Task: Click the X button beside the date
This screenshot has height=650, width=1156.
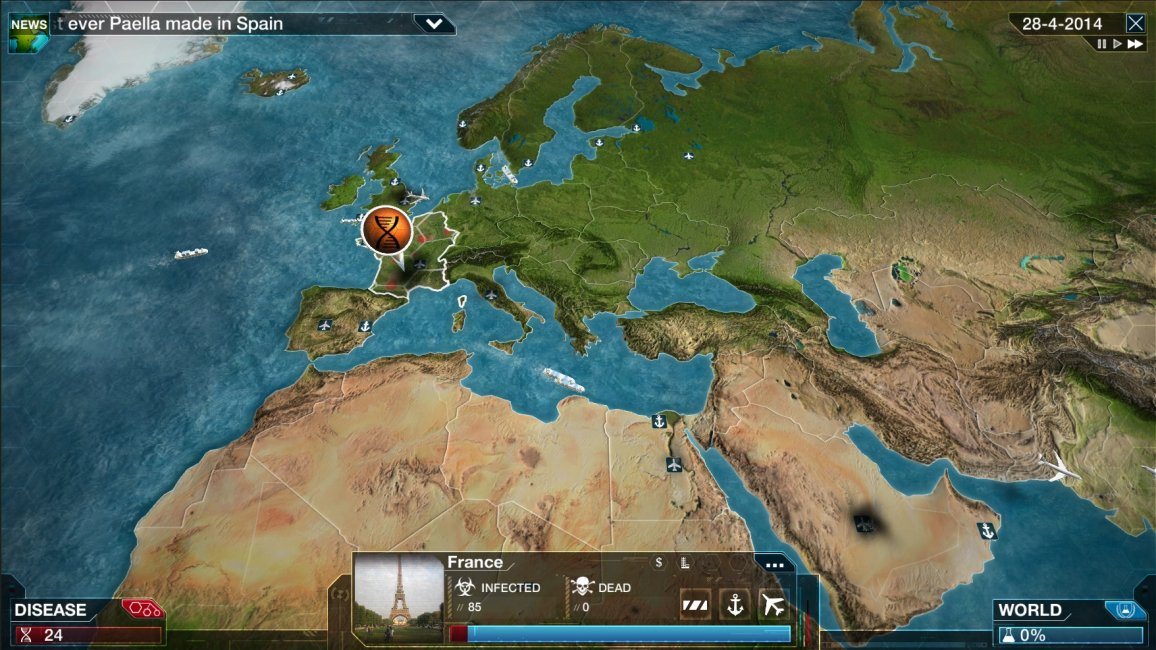Action: click(1135, 23)
